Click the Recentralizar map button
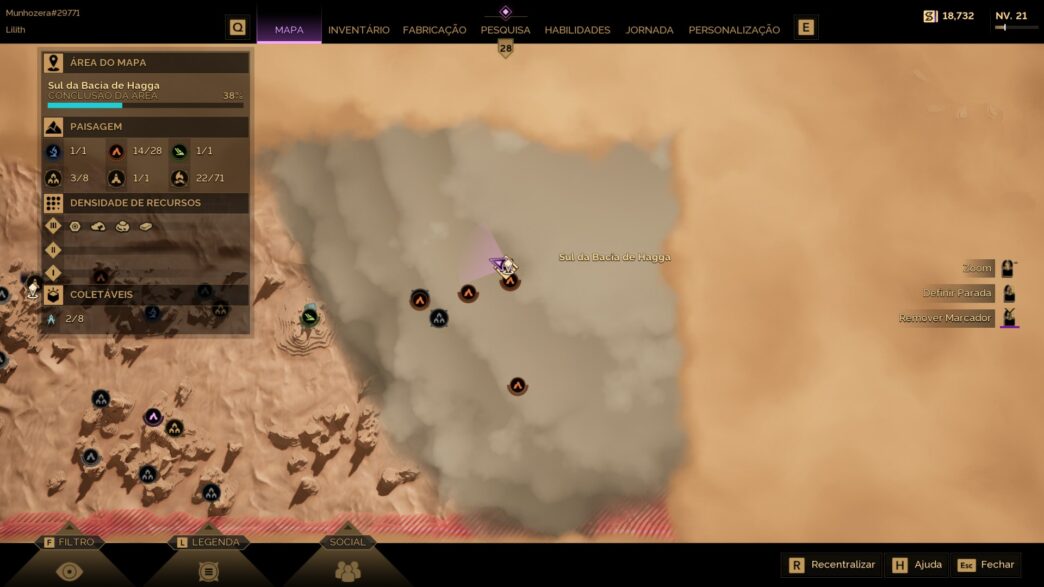 (x=832, y=565)
